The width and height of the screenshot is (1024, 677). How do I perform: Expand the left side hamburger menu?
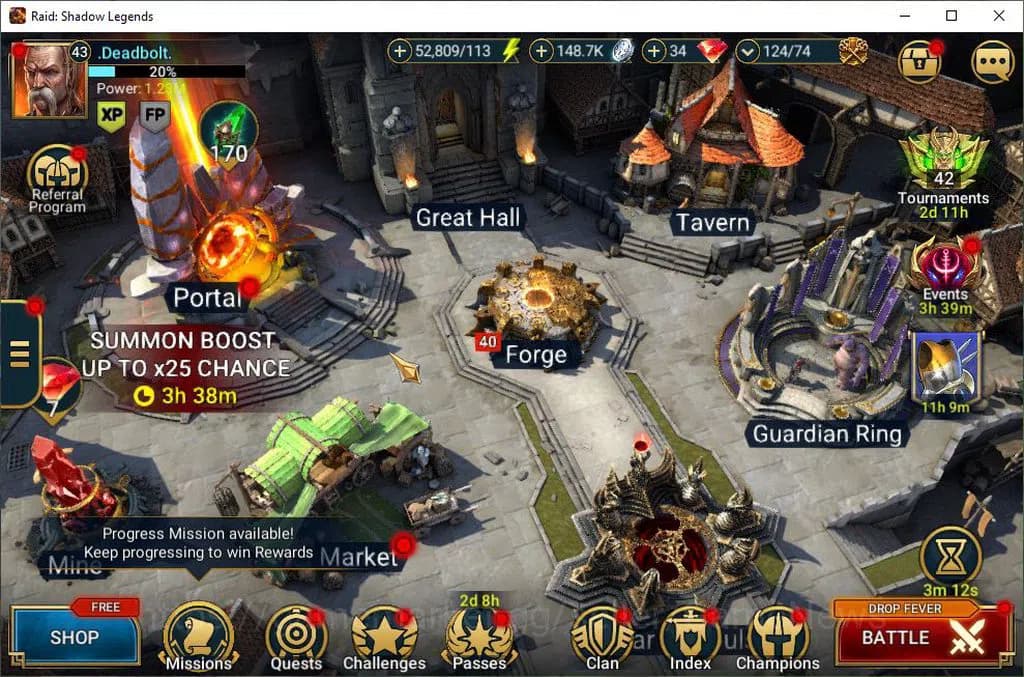point(19,354)
